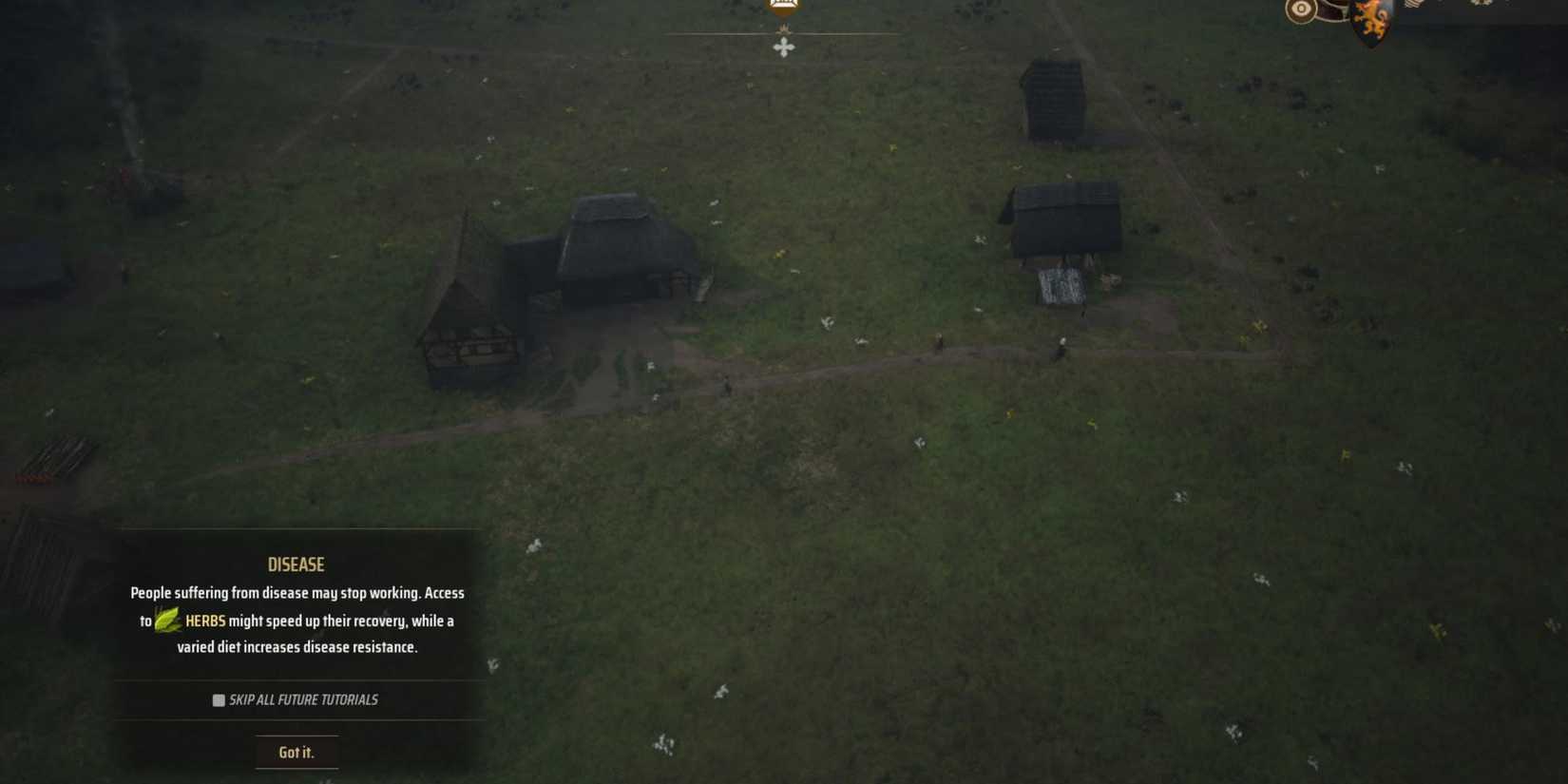
Task: Enable Skip All Future Tutorials
Action: (x=218, y=700)
